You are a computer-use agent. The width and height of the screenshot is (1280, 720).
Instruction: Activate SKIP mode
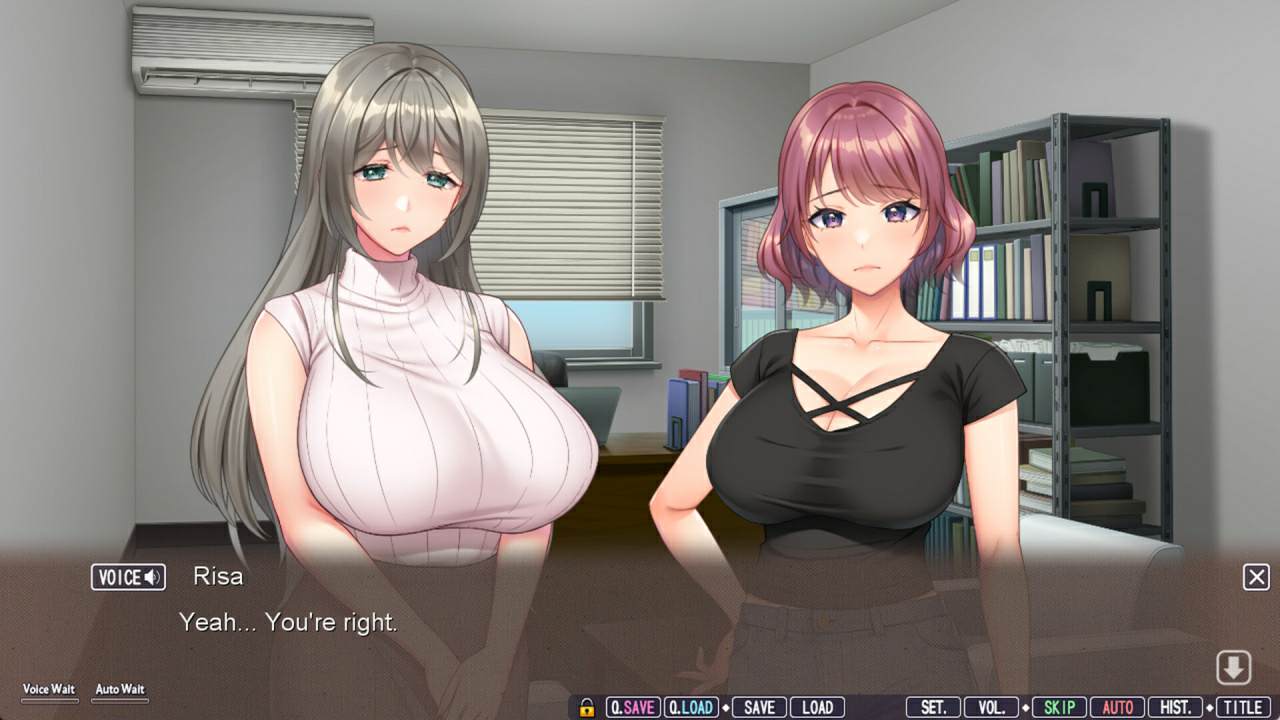(1058, 707)
